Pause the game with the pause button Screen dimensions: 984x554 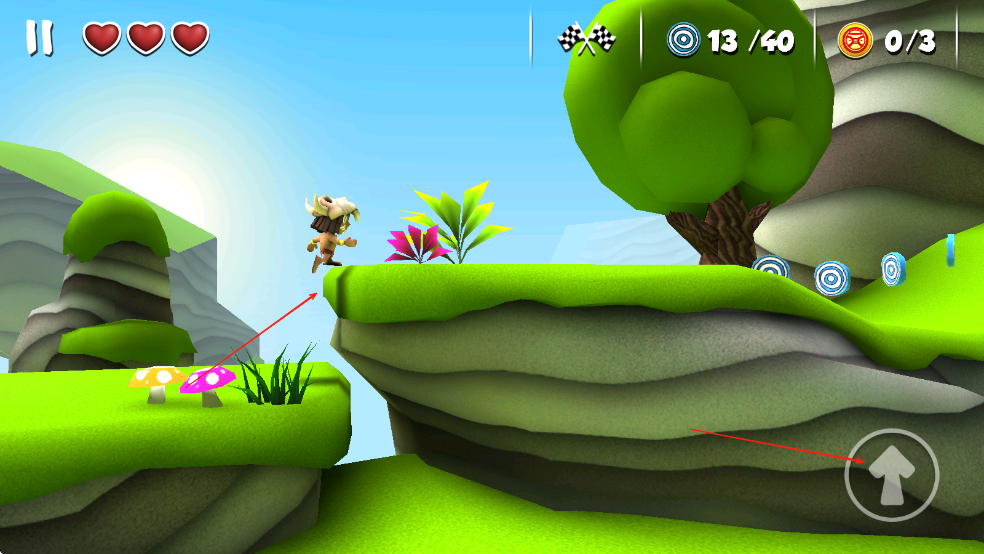tap(40, 38)
